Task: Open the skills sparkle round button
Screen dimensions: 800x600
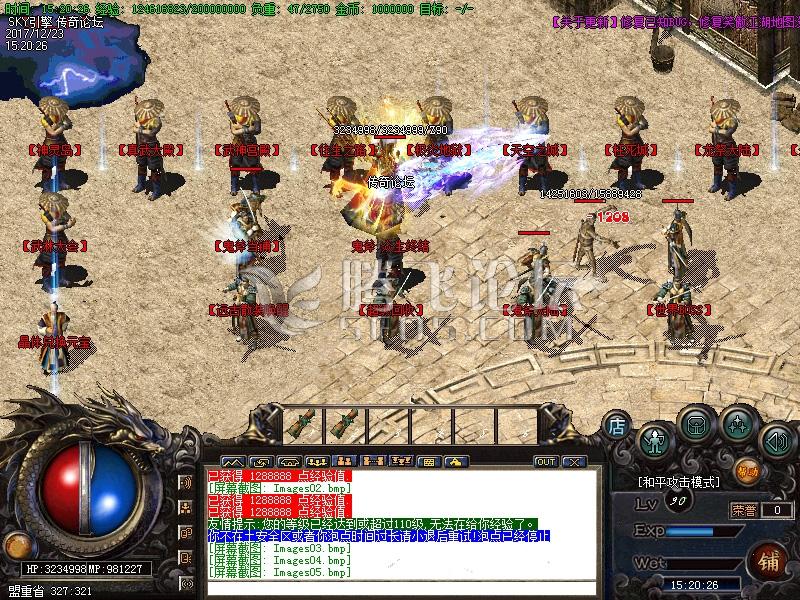Action: click(738, 423)
